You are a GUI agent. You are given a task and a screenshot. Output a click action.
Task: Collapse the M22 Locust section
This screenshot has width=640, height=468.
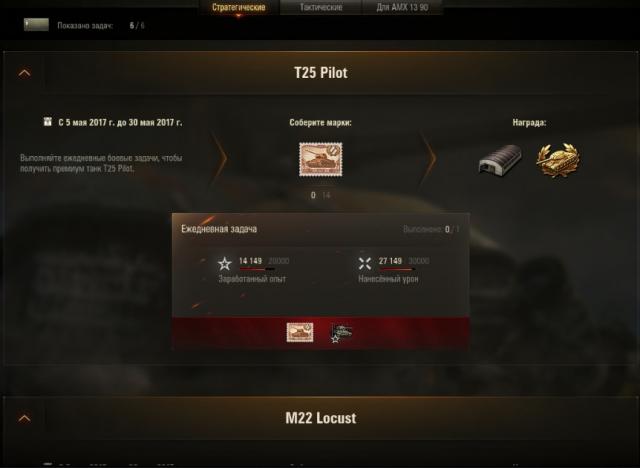(25, 418)
